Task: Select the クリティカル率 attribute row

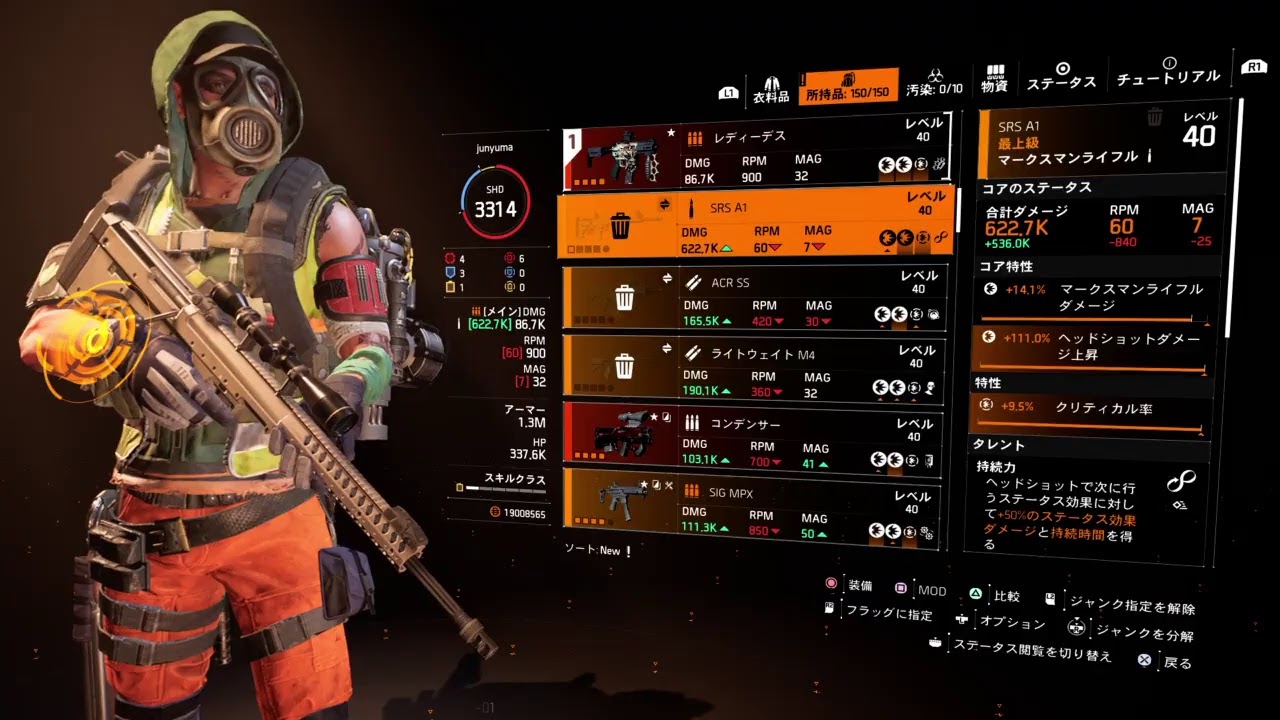Action: [1093, 408]
